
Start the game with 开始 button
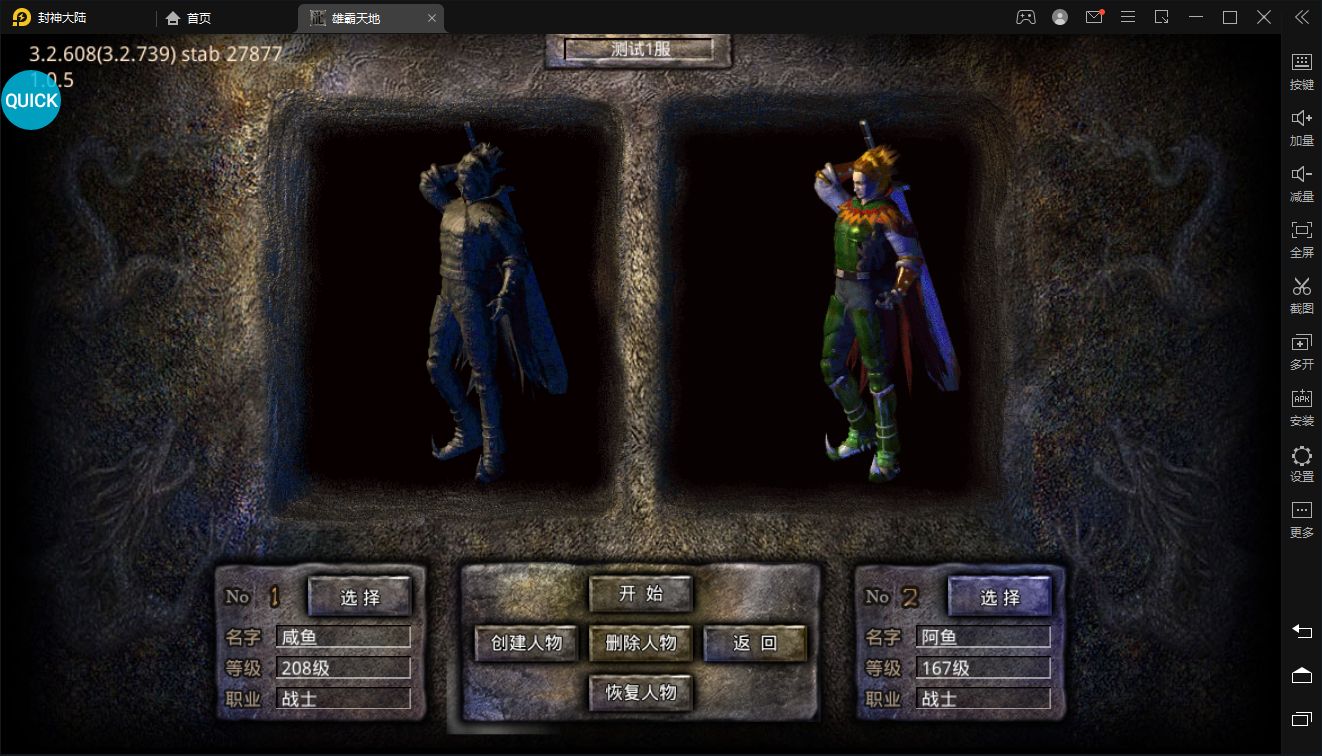[x=640, y=594]
